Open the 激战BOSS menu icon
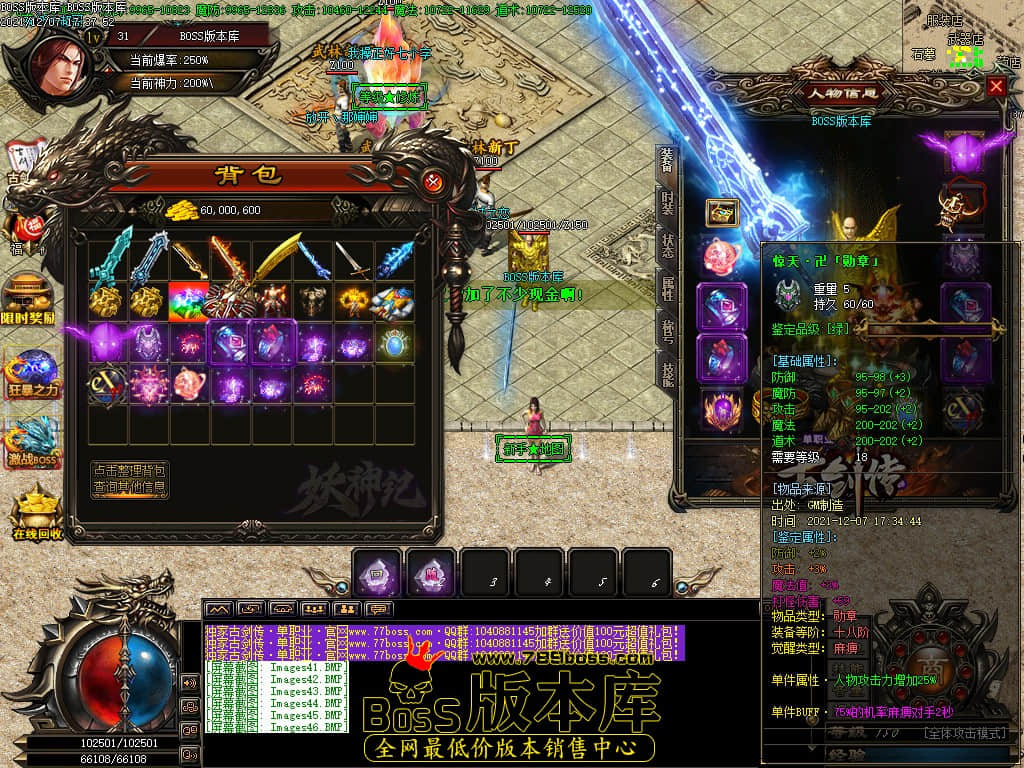This screenshot has height=768, width=1024. [33, 444]
